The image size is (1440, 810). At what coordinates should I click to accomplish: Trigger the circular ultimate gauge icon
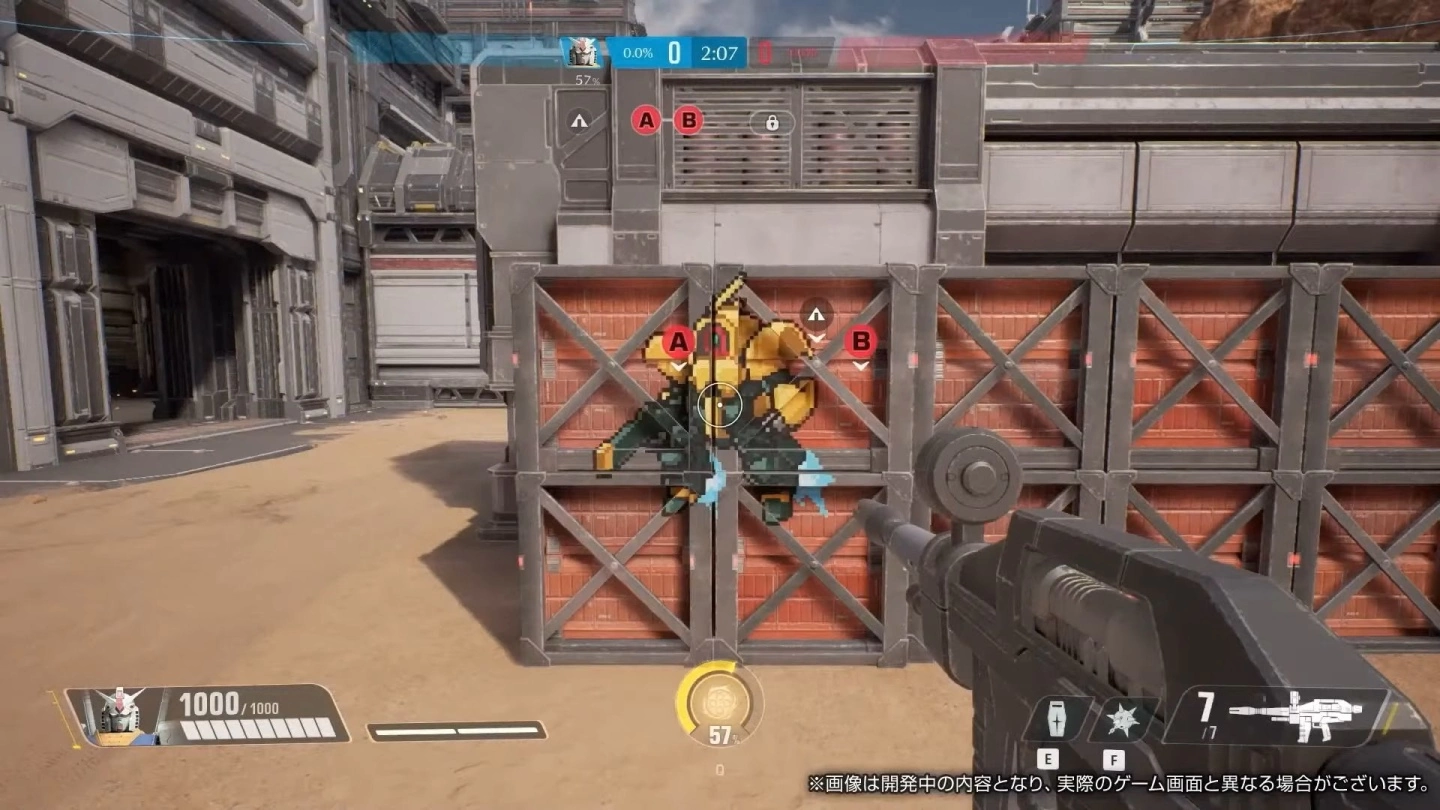tap(719, 695)
